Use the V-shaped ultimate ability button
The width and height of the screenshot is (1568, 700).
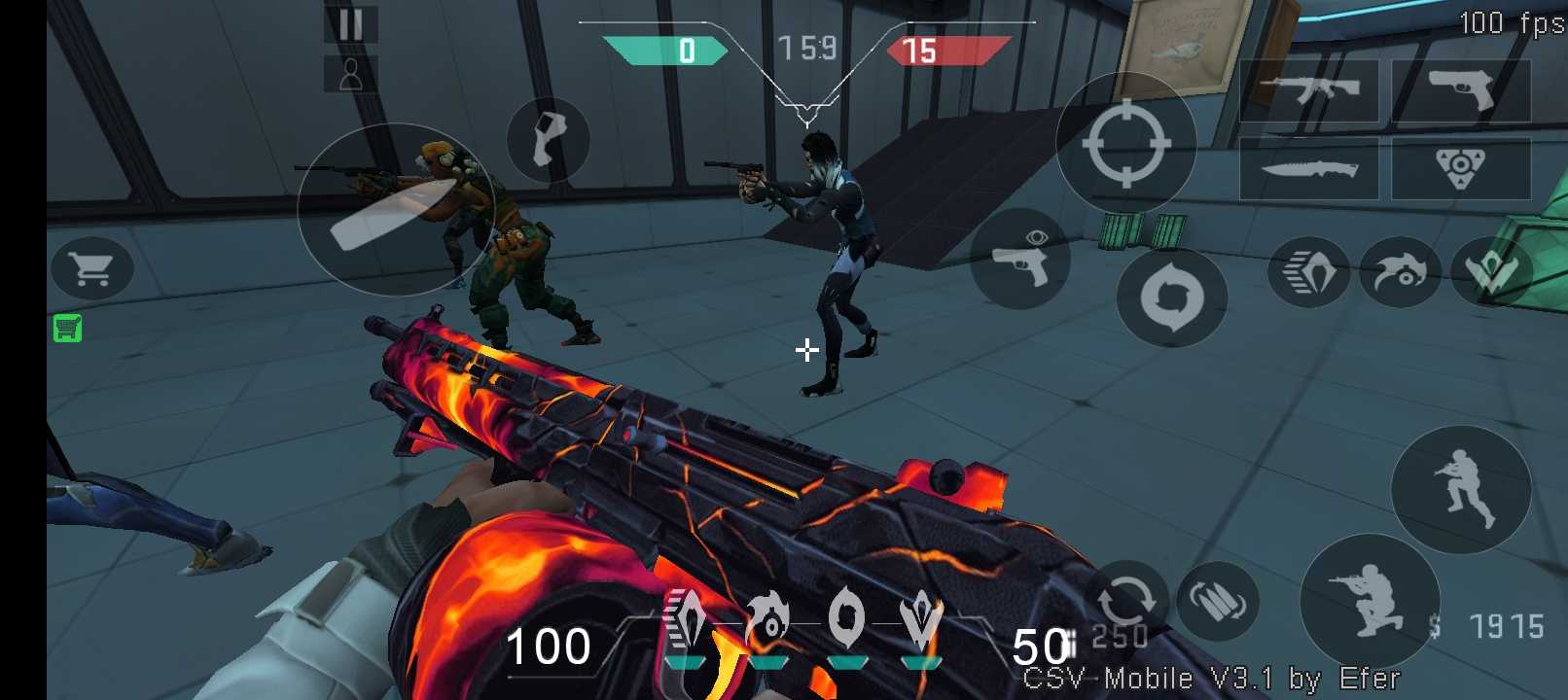1491,273
